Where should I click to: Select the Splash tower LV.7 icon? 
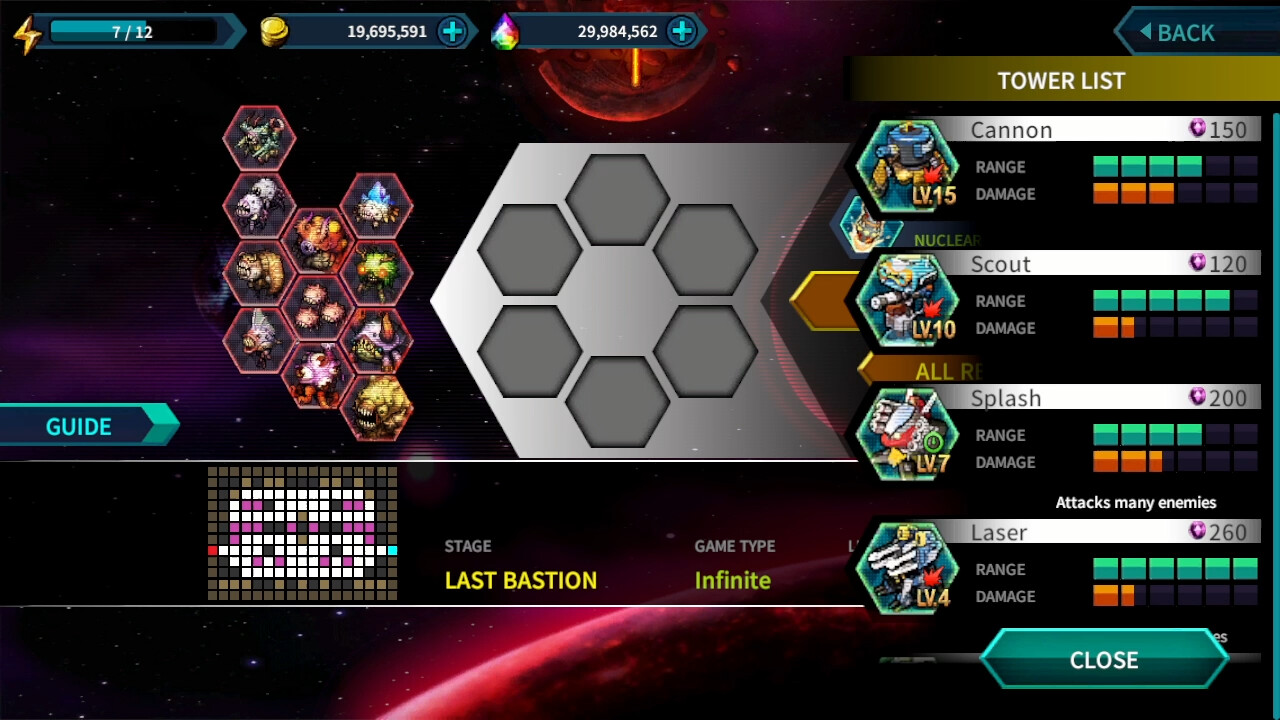point(905,436)
